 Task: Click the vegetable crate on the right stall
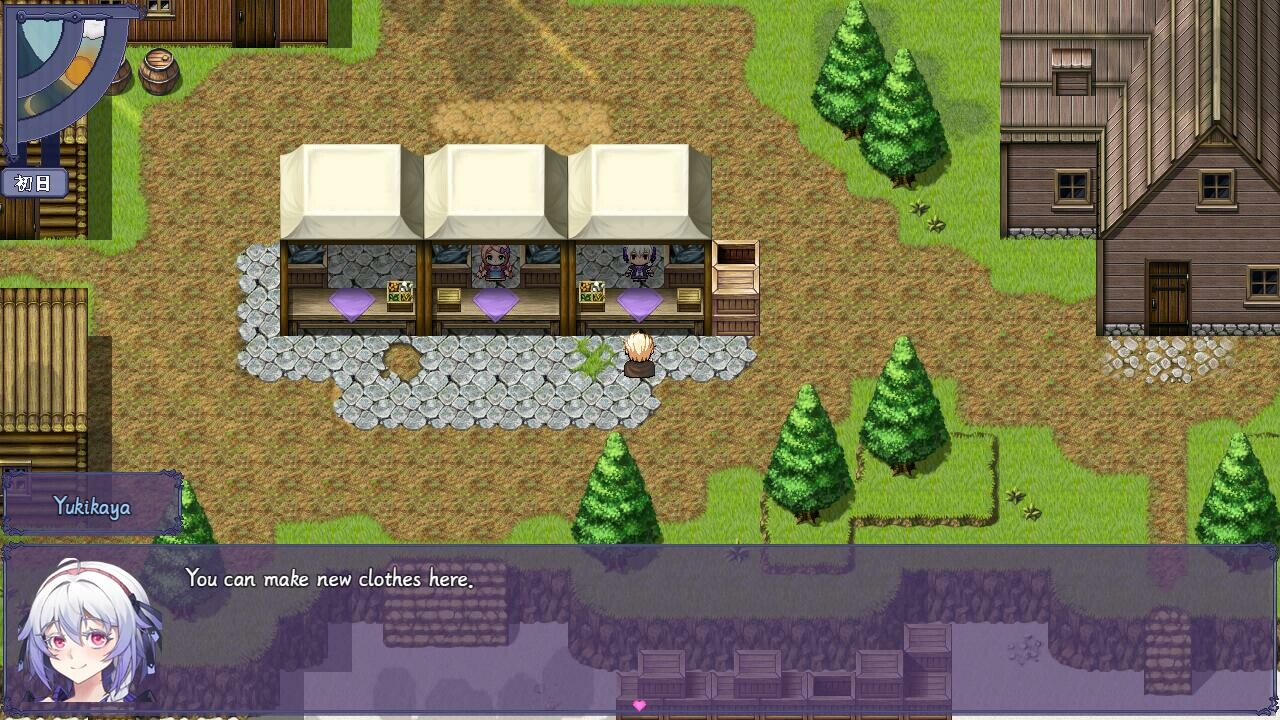tap(591, 293)
